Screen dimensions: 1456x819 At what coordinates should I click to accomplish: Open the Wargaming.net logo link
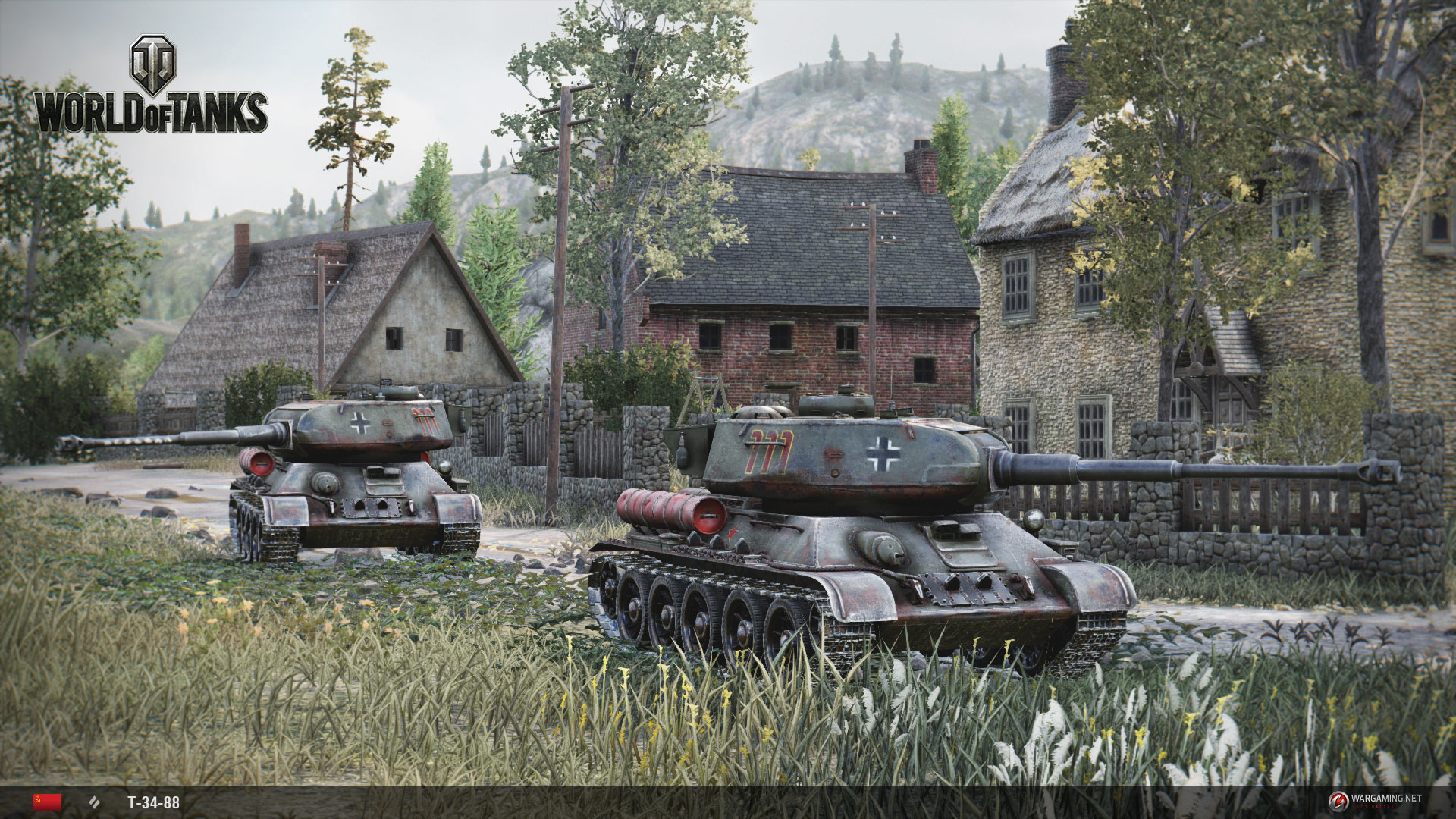coord(1374,799)
